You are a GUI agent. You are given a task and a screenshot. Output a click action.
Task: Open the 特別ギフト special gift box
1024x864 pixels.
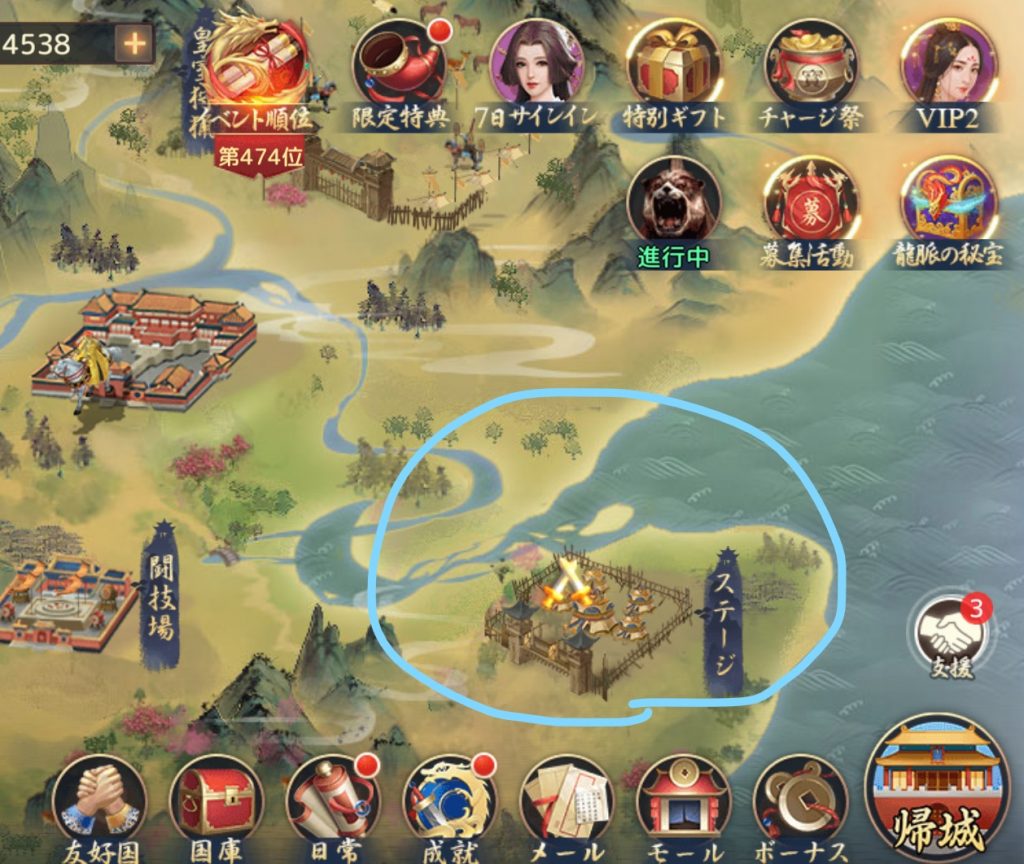pos(674,70)
